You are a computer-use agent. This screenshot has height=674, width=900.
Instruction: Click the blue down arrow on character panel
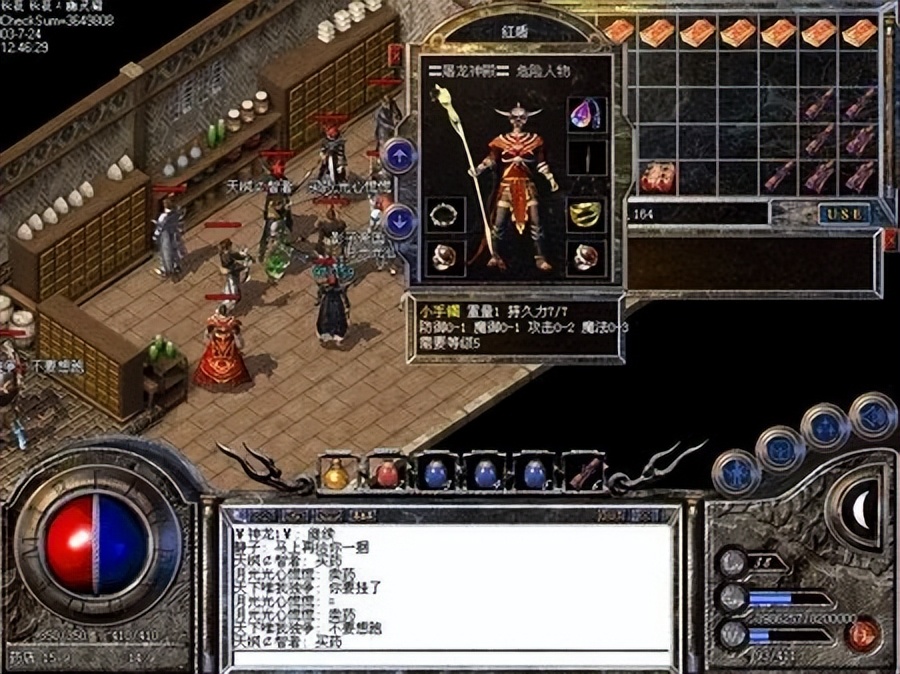point(399,221)
